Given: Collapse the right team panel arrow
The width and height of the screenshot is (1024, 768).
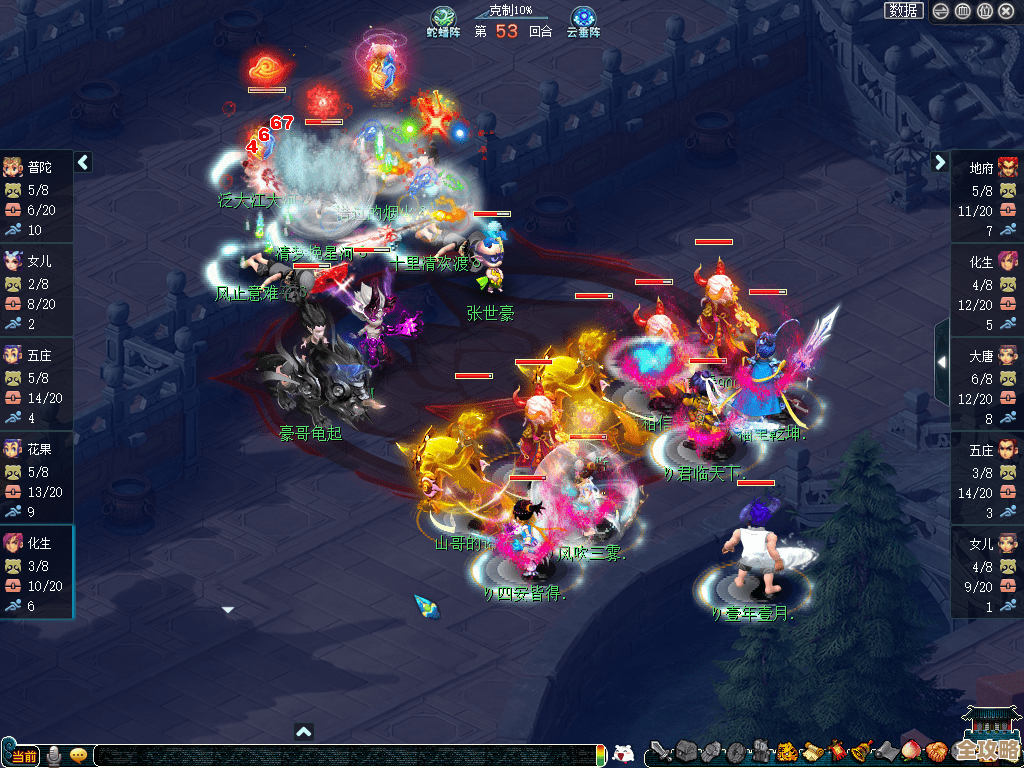Looking at the screenshot, I should (940, 162).
